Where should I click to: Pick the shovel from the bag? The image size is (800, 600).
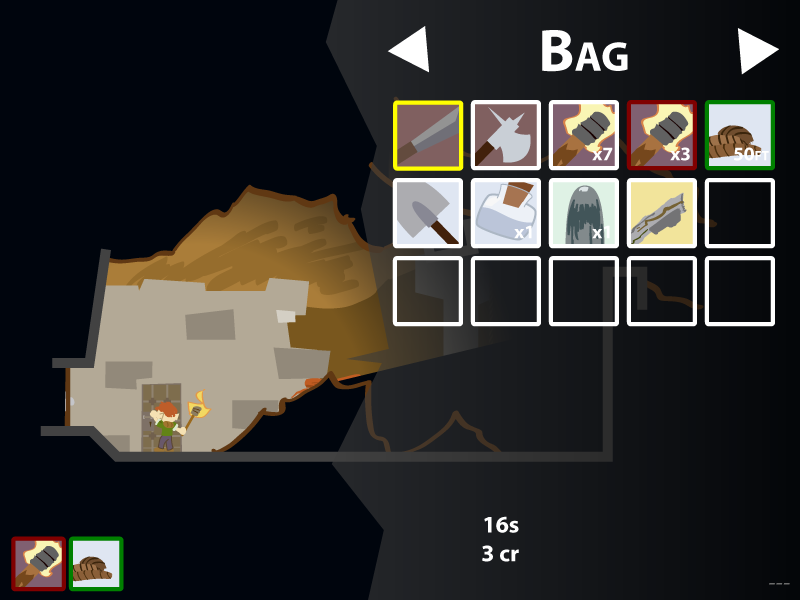428,213
